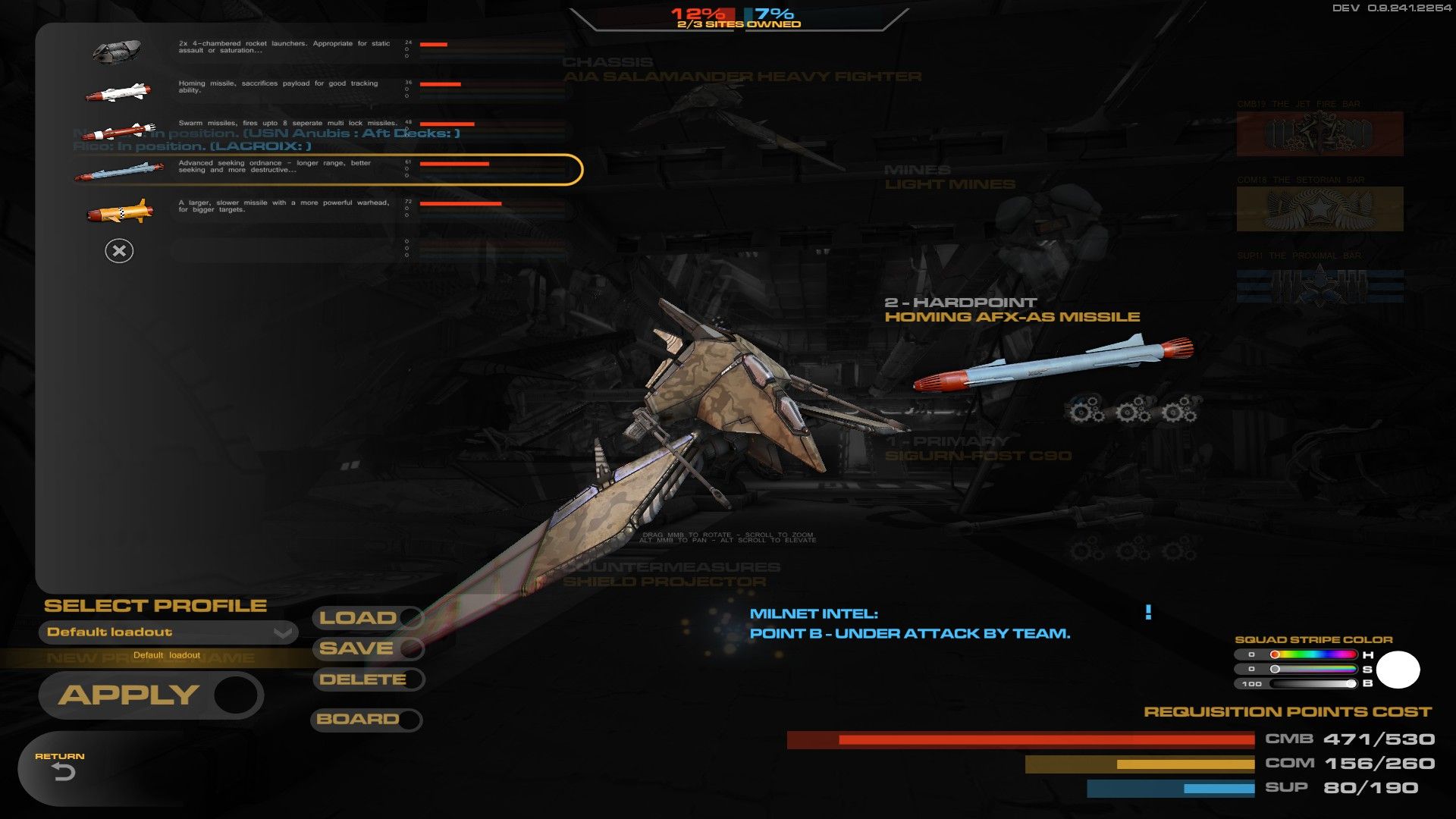Open the Default loadout profile dropdown
Viewport: 1456px width, 819px height.
168,632
